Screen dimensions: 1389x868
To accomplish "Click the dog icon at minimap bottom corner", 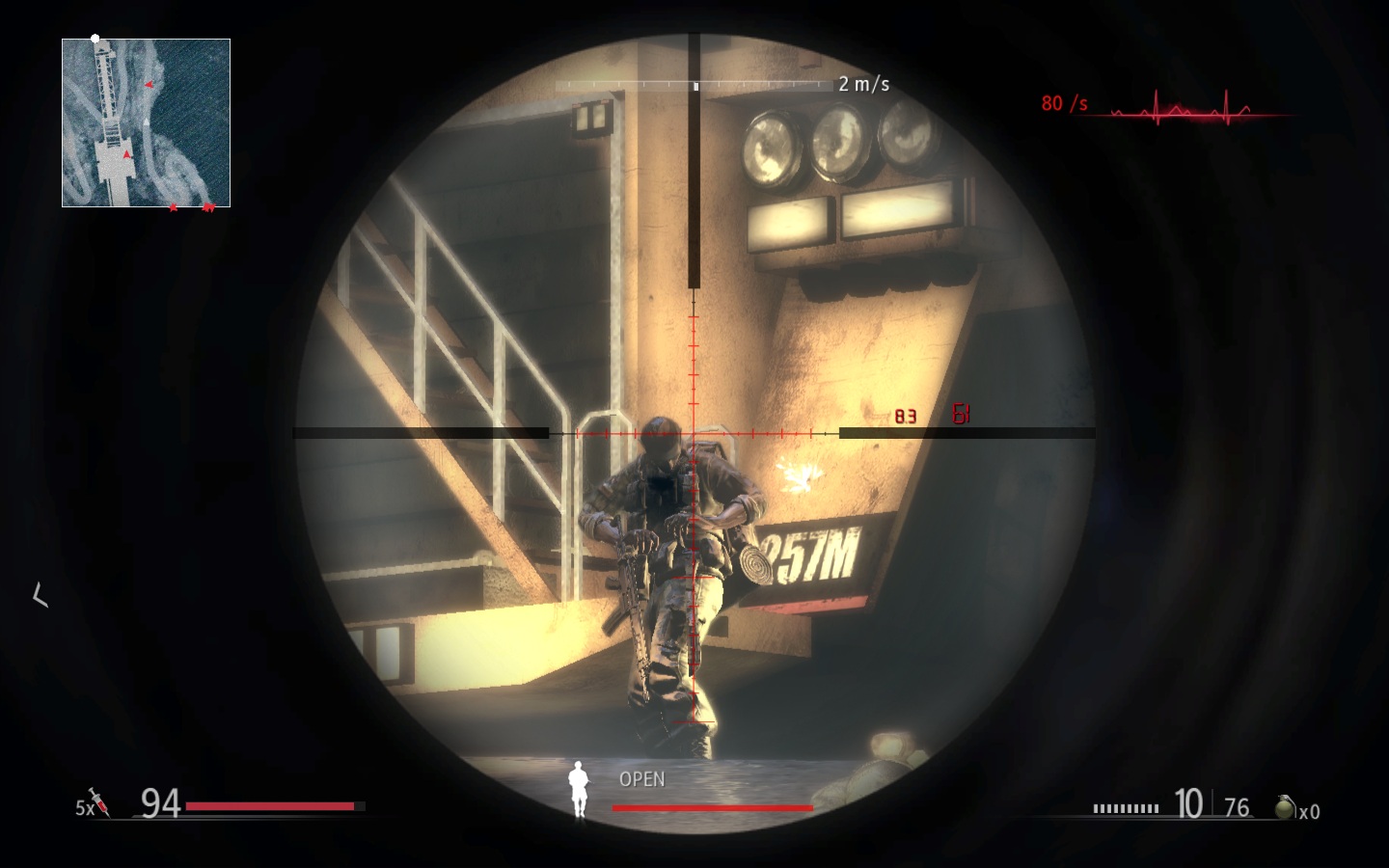I will pos(208,207).
